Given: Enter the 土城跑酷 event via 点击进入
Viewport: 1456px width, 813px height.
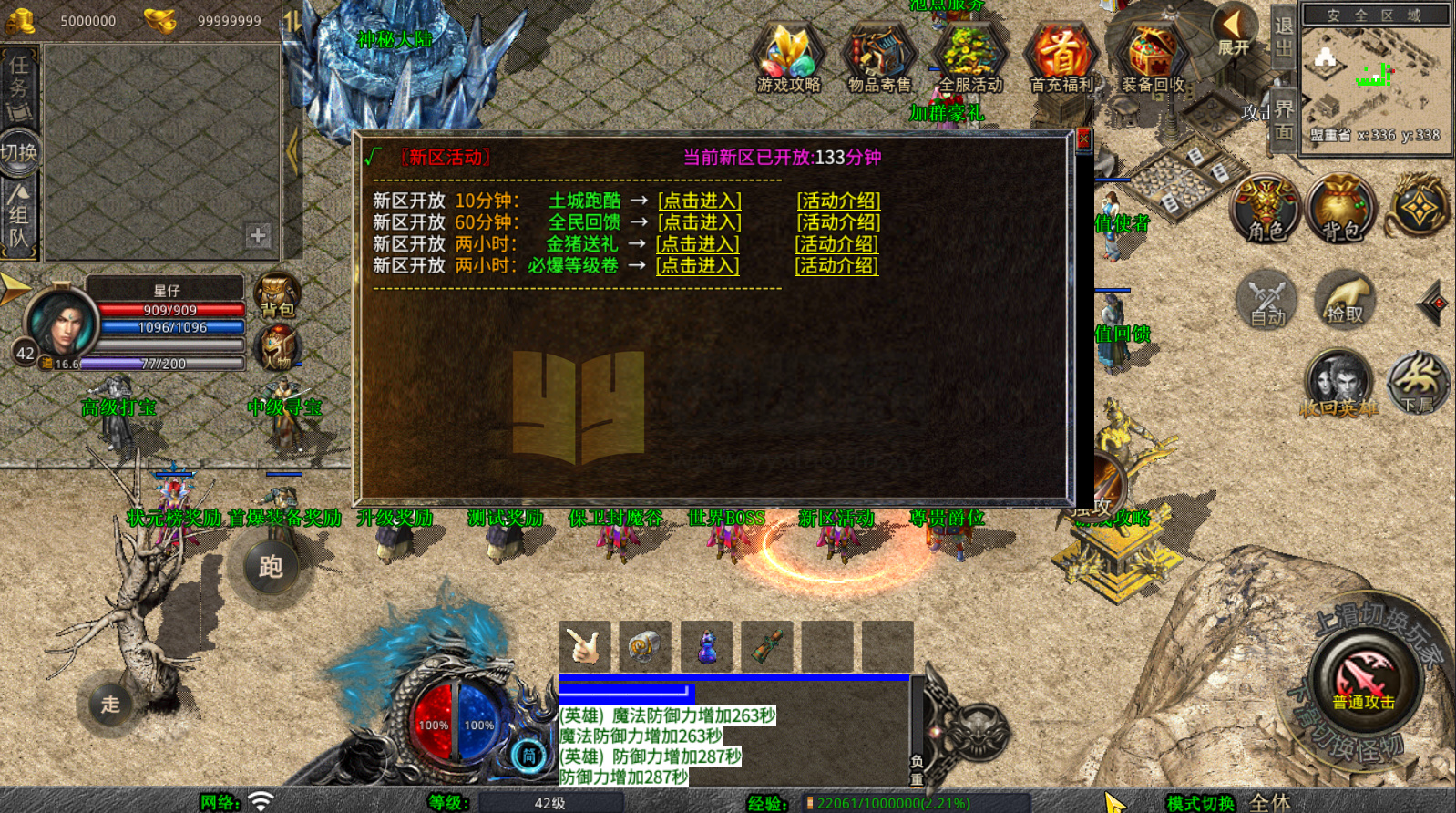Looking at the screenshot, I should click(x=700, y=201).
